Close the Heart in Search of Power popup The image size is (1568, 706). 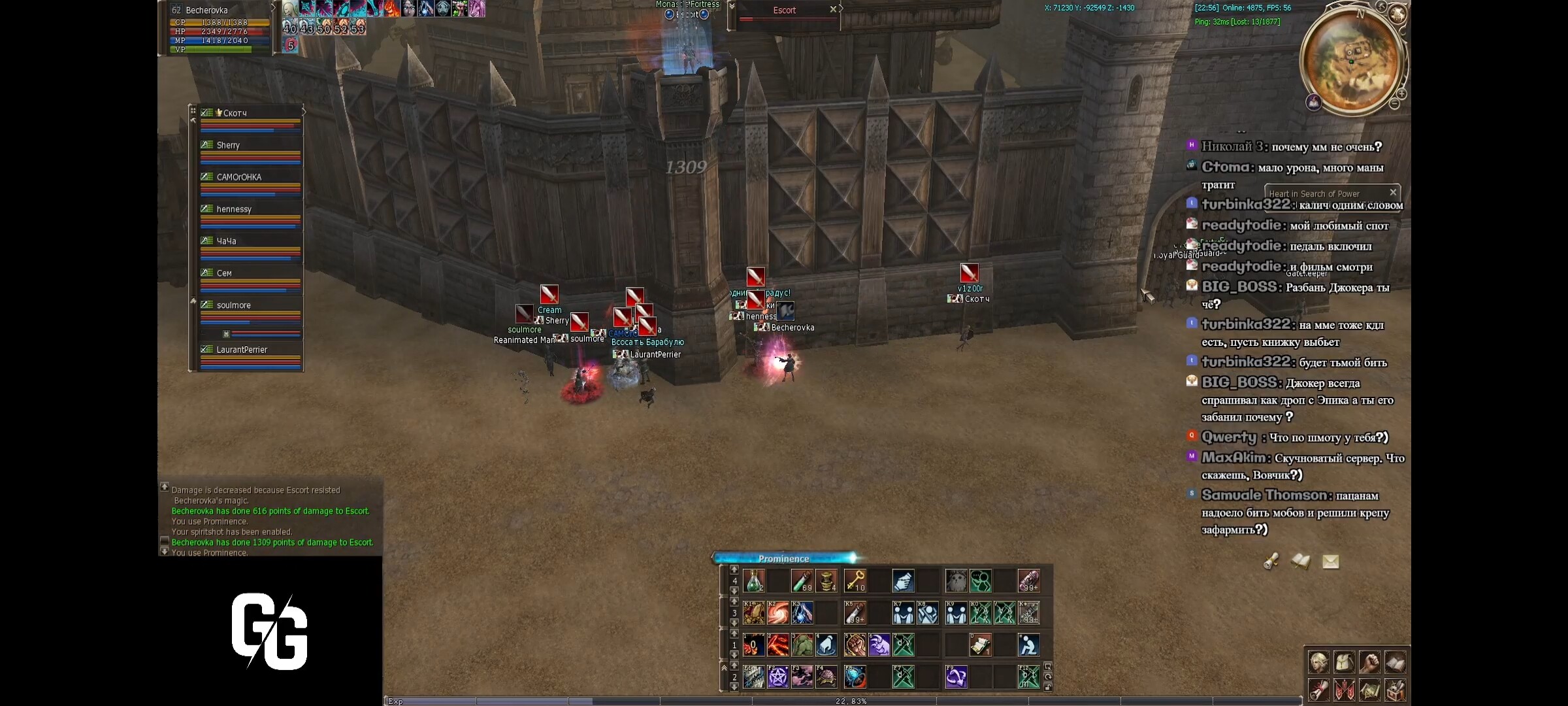[1393, 192]
